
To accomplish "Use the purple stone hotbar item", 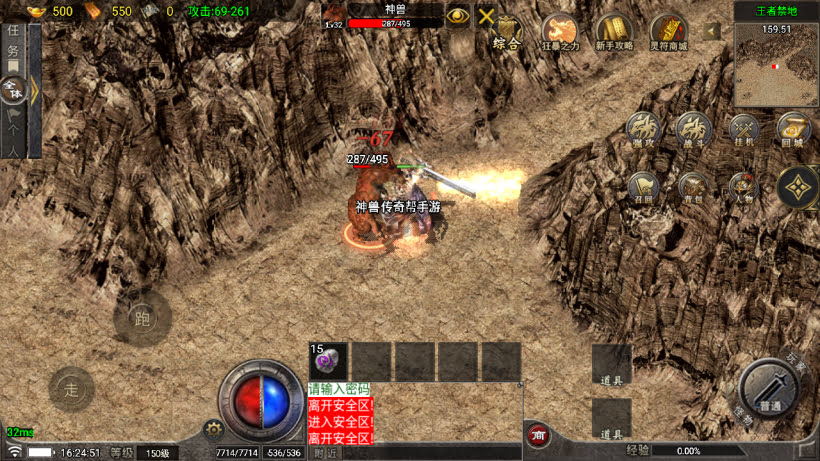I will [x=329, y=362].
